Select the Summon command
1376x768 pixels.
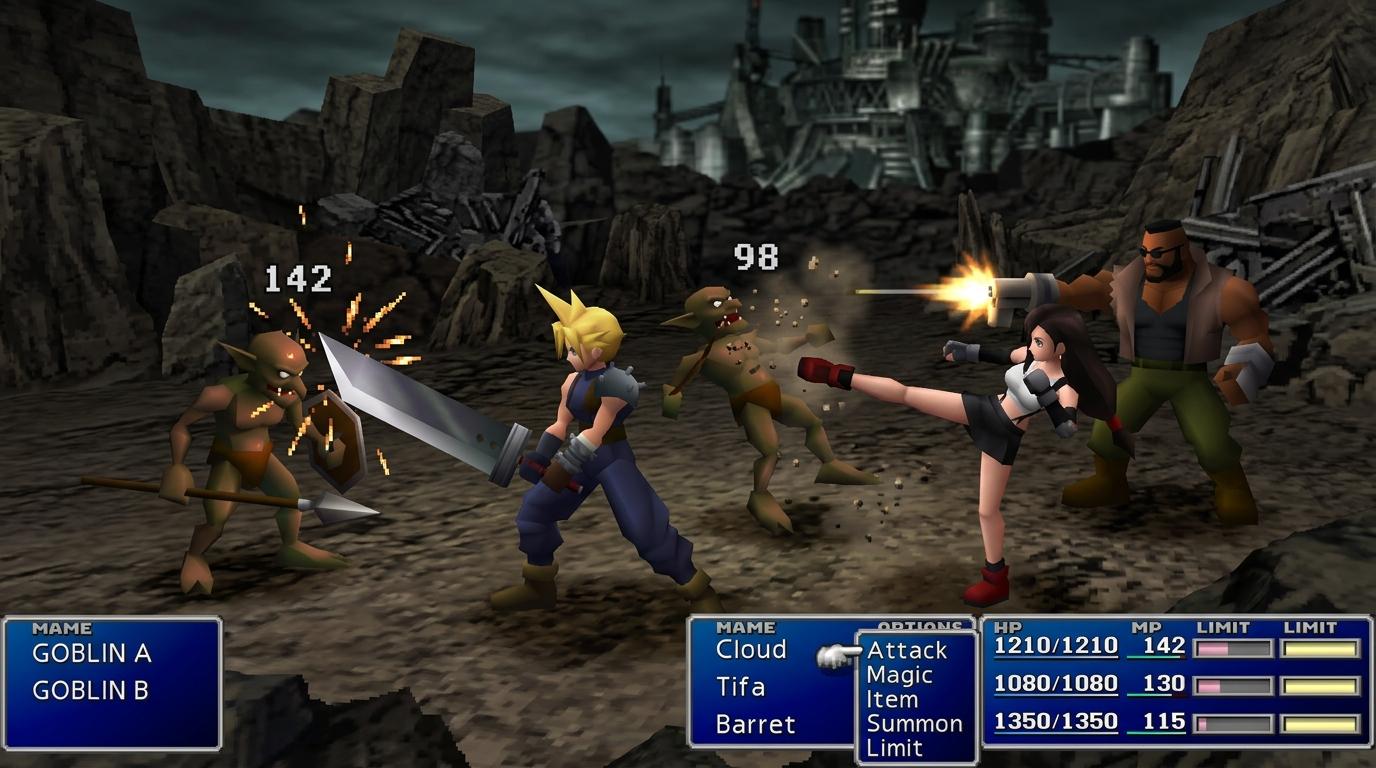coord(914,723)
